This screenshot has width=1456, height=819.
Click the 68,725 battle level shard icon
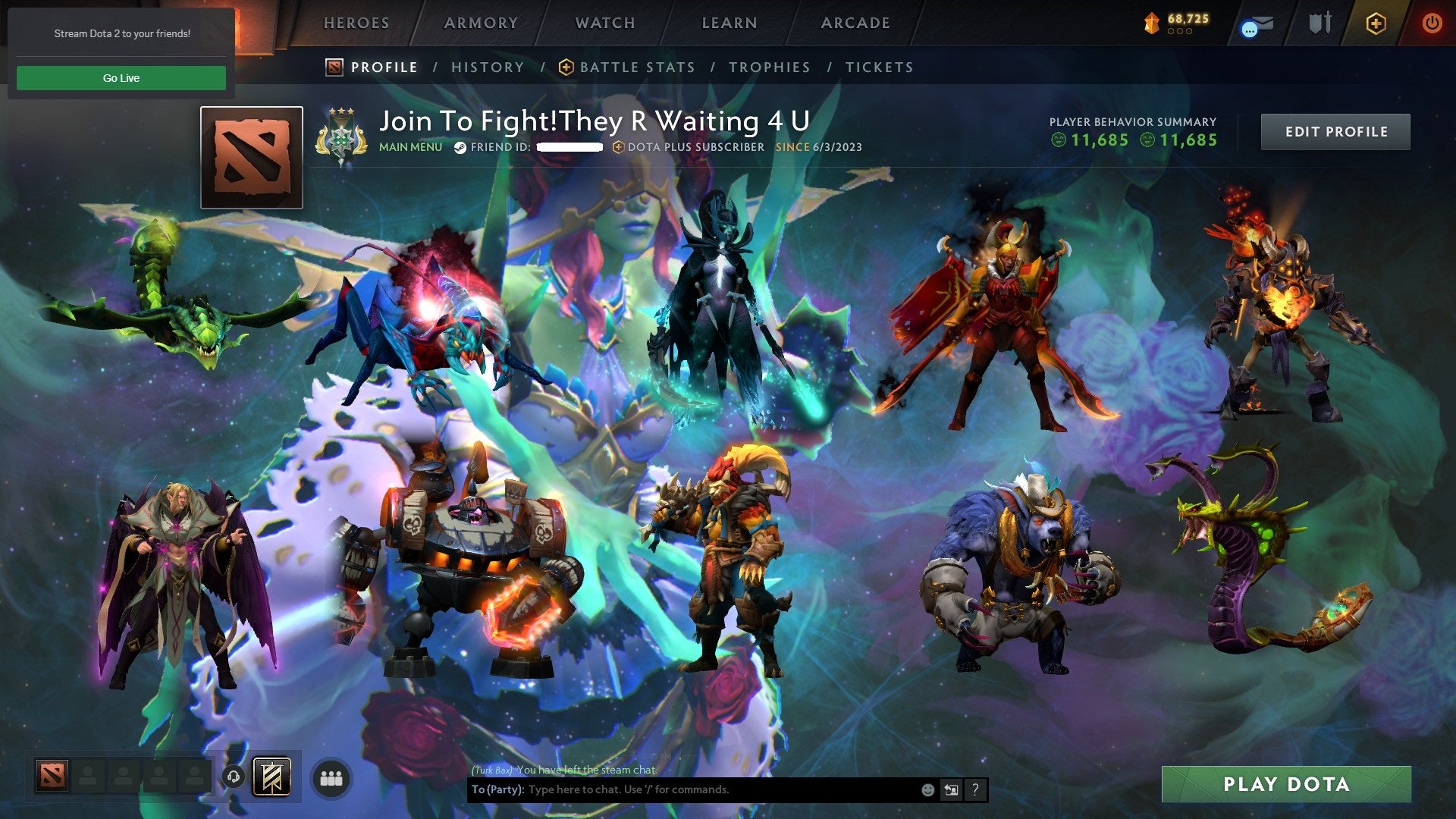[1151, 24]
